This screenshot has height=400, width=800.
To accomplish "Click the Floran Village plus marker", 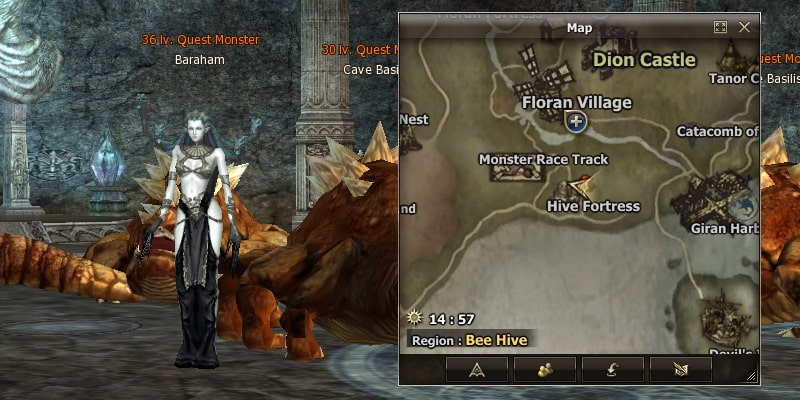I will 575,122.
